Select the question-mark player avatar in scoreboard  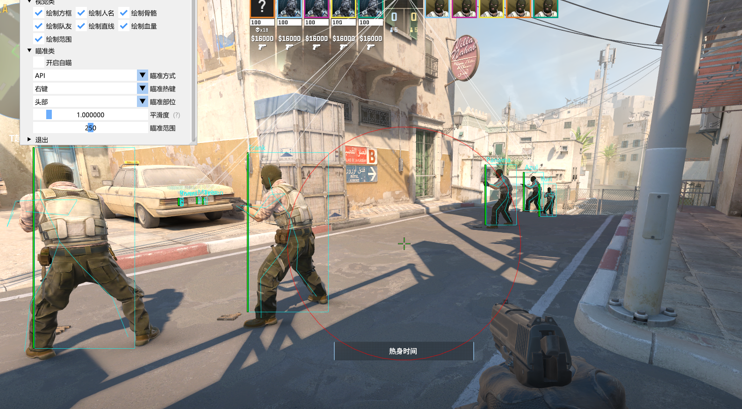(x=262, y=9)
